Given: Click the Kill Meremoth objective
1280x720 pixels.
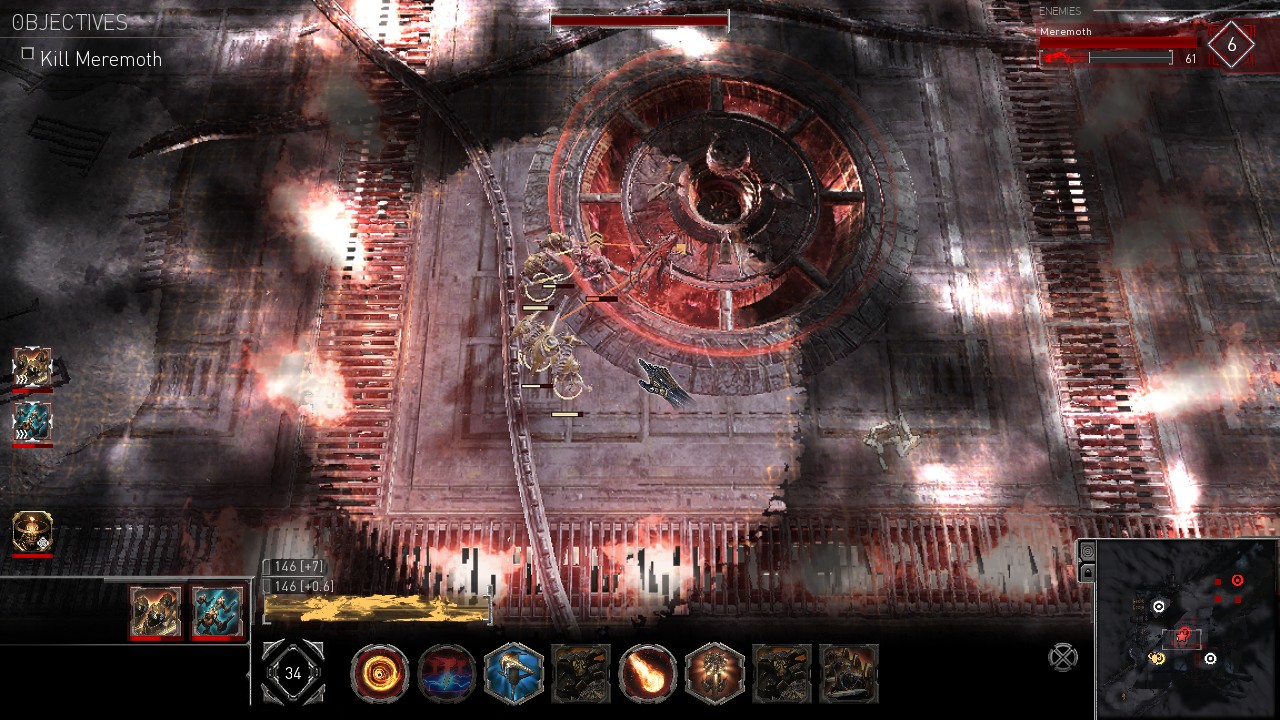Looking at the screenshot, I should click(x=100, y=59).
